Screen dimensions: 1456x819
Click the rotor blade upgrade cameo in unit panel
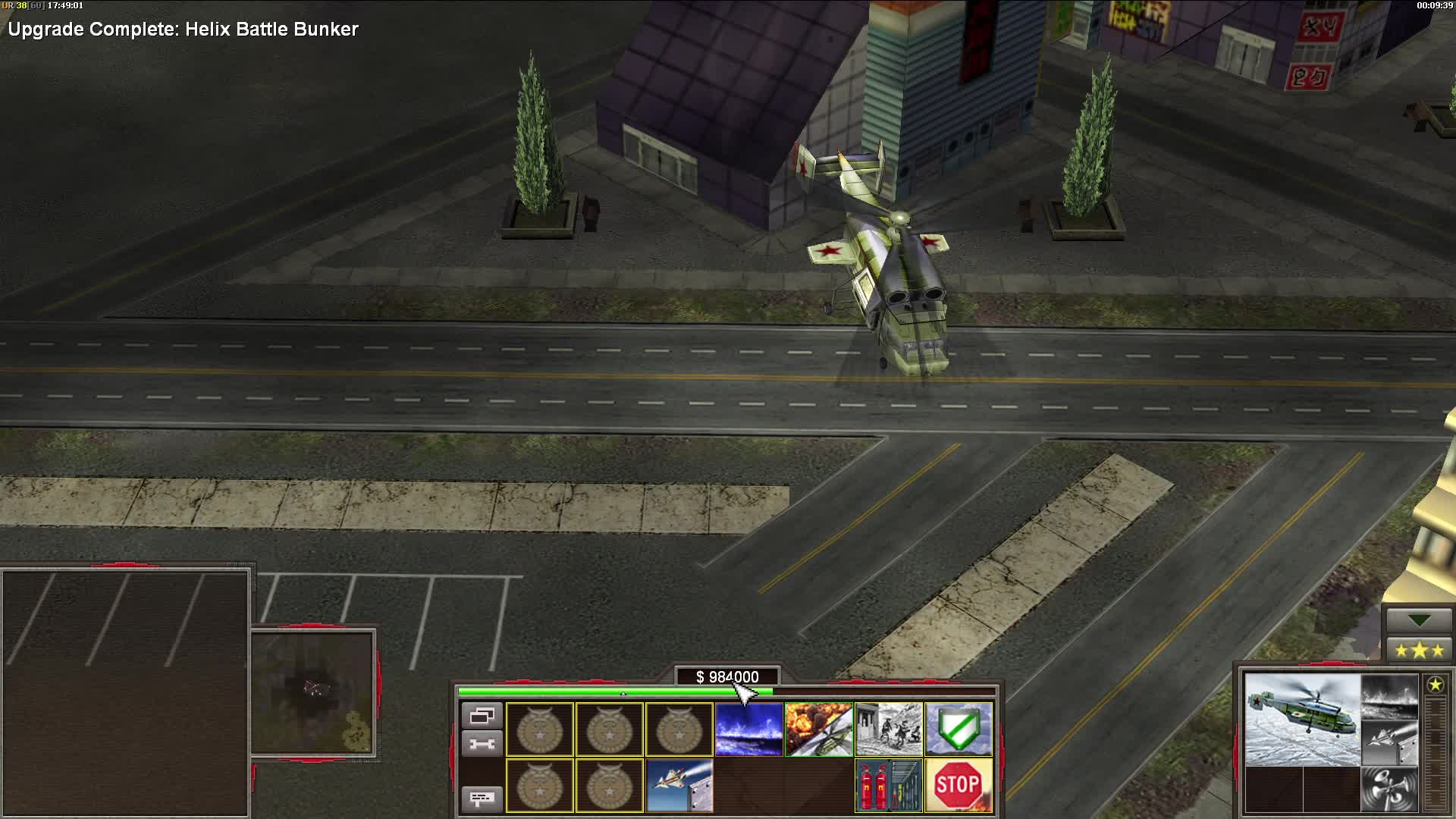tap(1389, 788)
